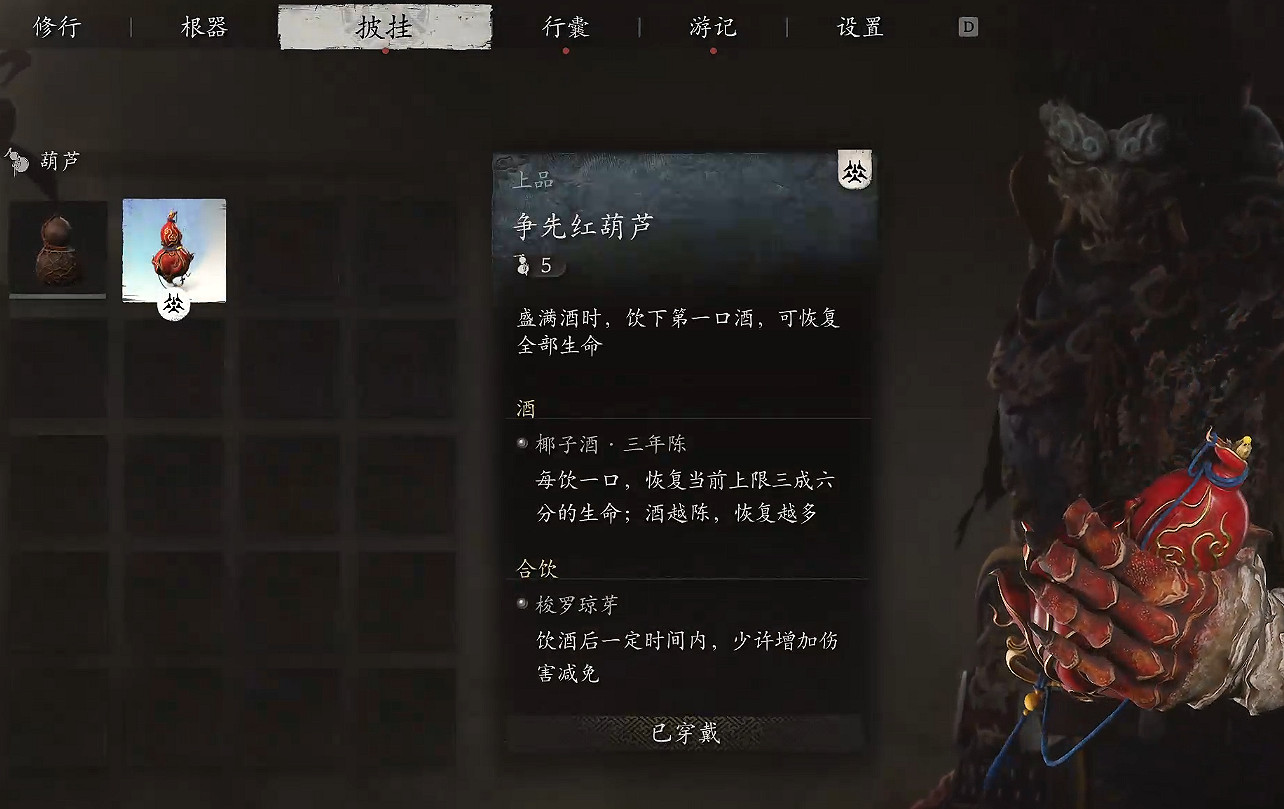Switch to the 行囊 inventory tab
The image size is (1284, 809).
565,27
